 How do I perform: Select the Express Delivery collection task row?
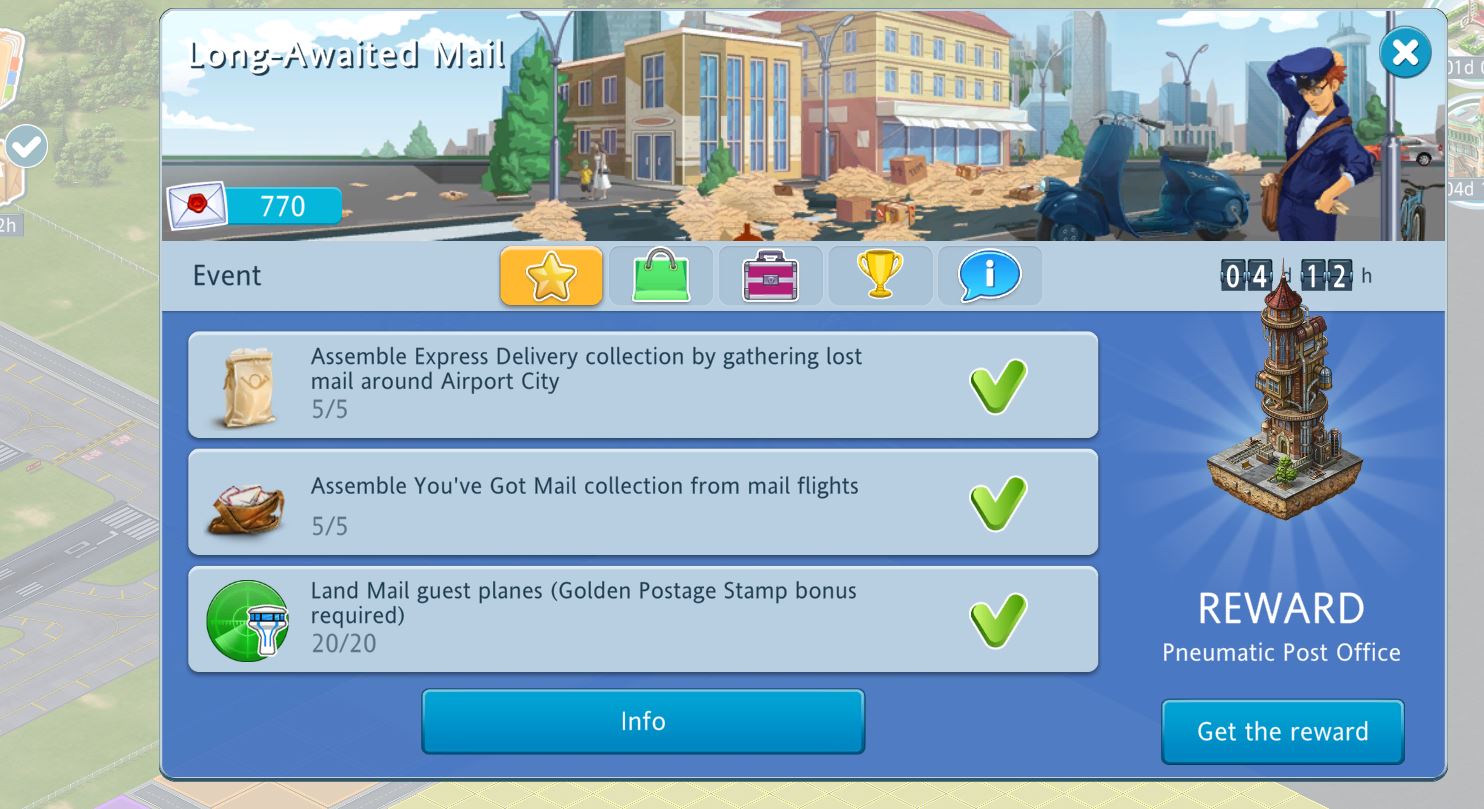coord(642,384)
